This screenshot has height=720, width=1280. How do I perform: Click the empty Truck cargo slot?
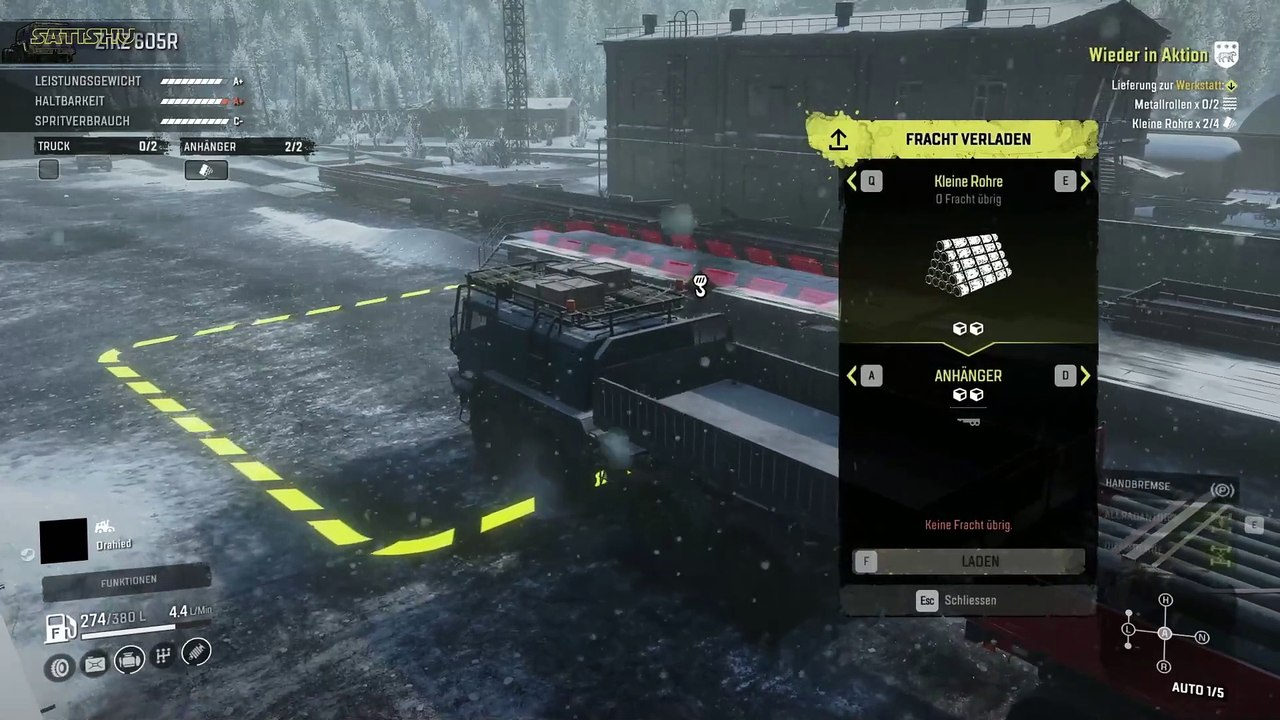[x=49, y=170]
